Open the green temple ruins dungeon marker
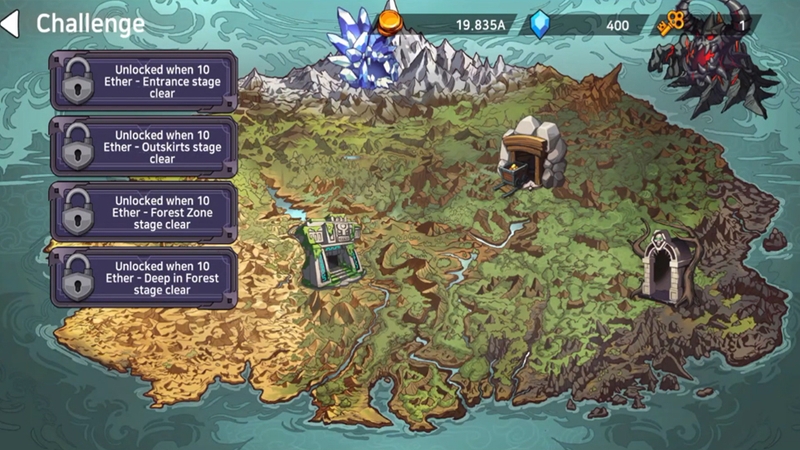 tap(332, 254)
